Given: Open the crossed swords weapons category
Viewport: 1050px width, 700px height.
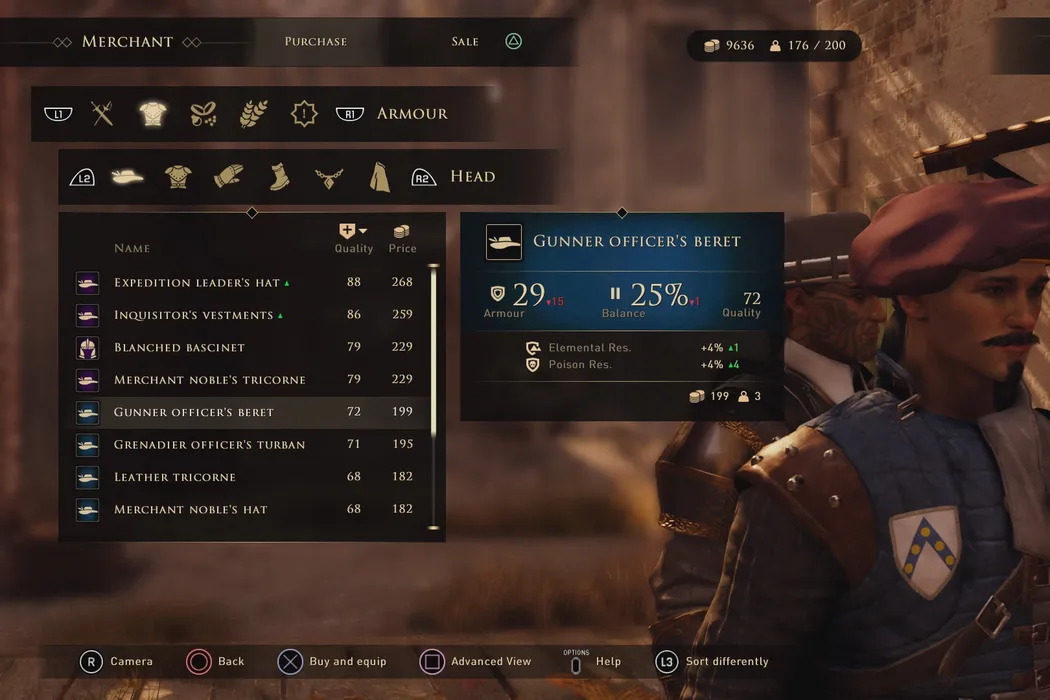Looking at the screenshot, I should point(102,114).
